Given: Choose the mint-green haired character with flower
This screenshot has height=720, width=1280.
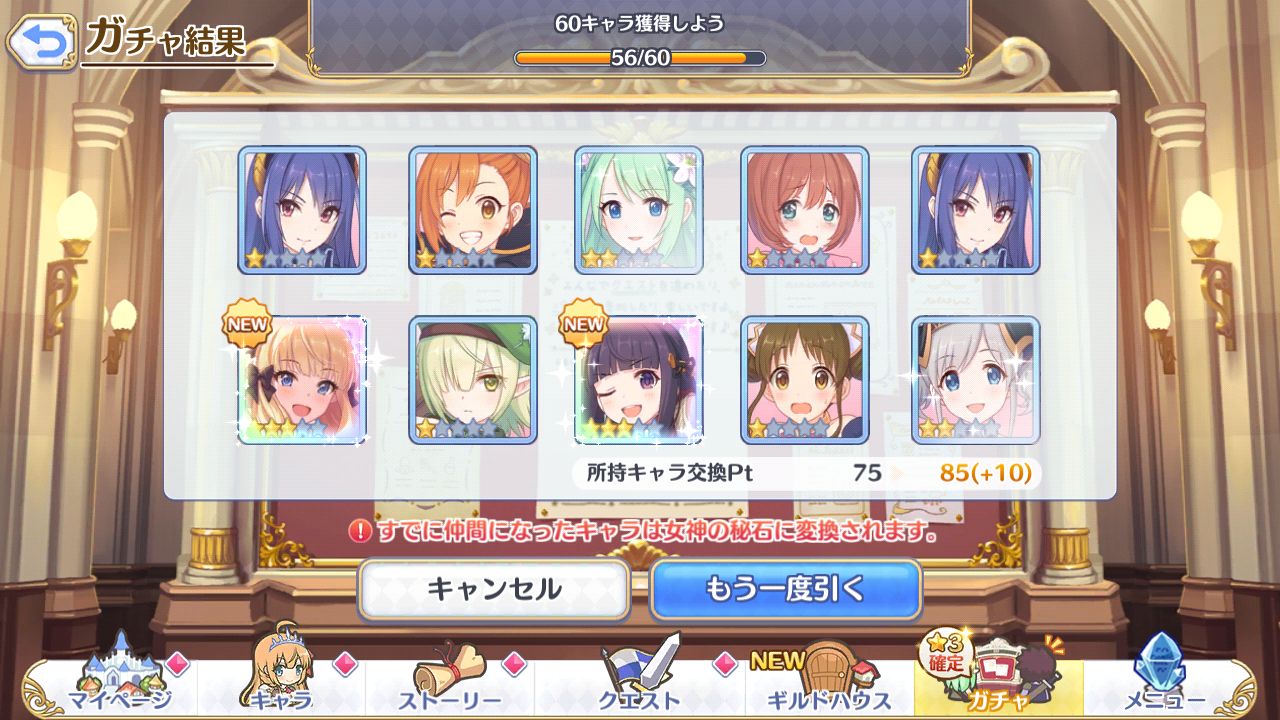Looking at the screenshot, I should [x=639, y=210].
